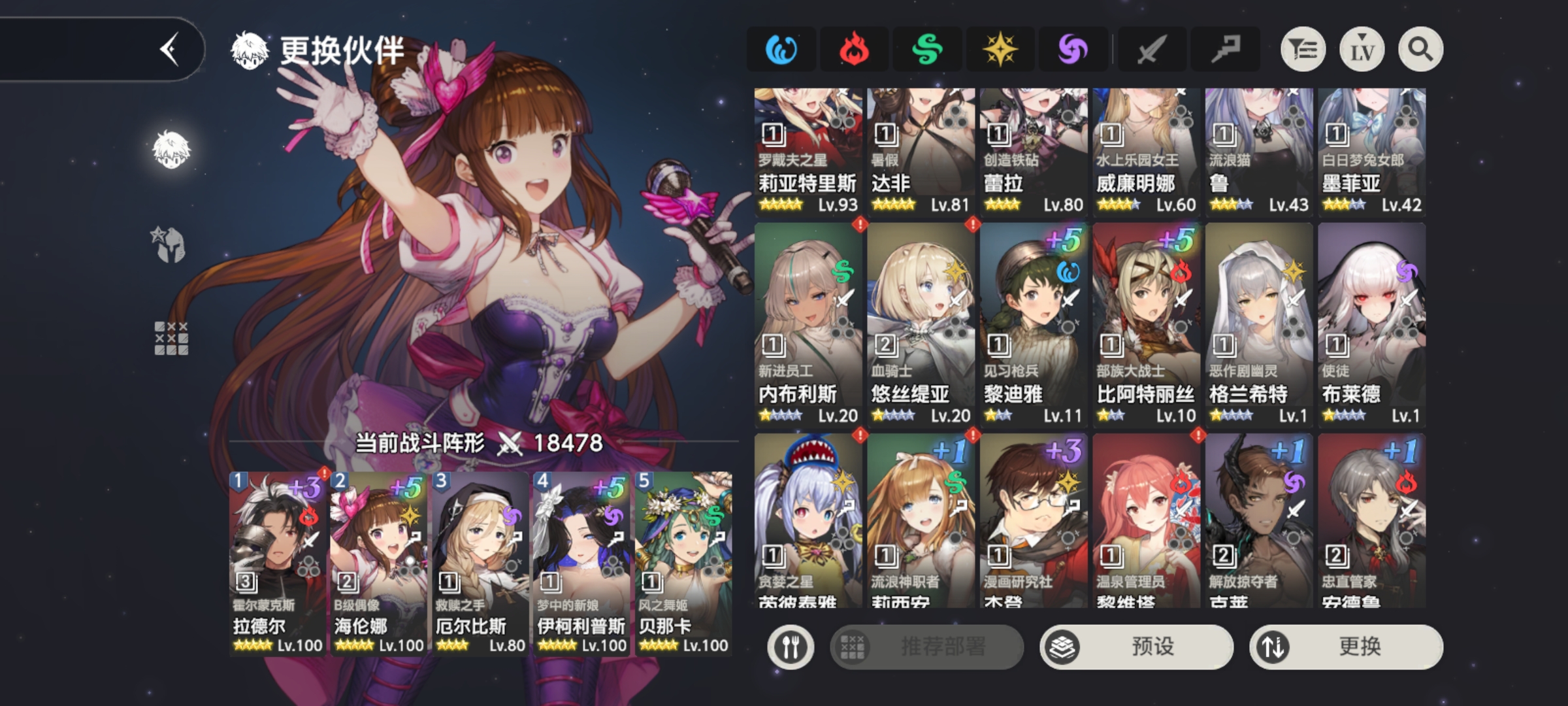The image size is (1568, 706).
Task: Select 拉德尔 in formation slot 1
Action: pyautogui.click(x=277, y=563)
